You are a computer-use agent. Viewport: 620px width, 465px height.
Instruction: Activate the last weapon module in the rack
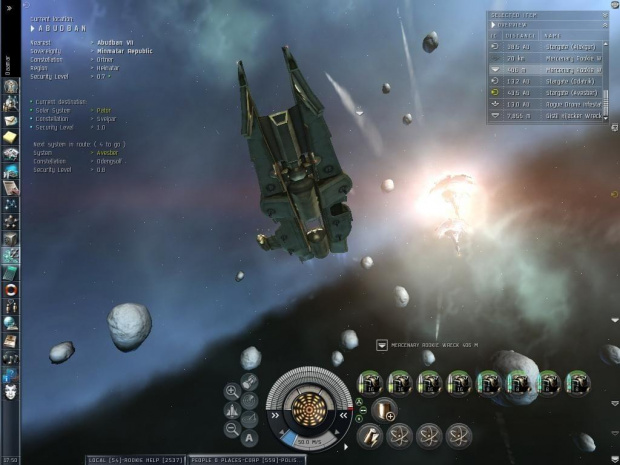point(578,383)
